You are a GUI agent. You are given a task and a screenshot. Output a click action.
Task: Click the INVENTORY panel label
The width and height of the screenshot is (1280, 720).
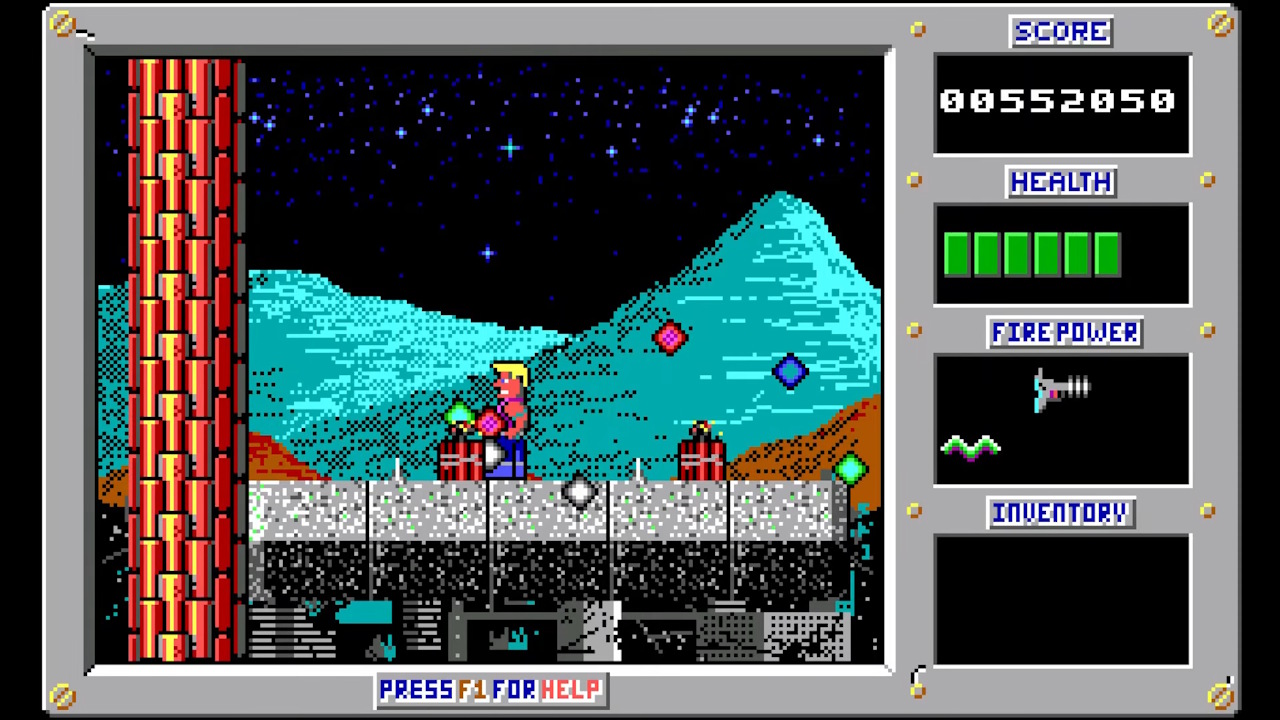tap(1060, 512)
